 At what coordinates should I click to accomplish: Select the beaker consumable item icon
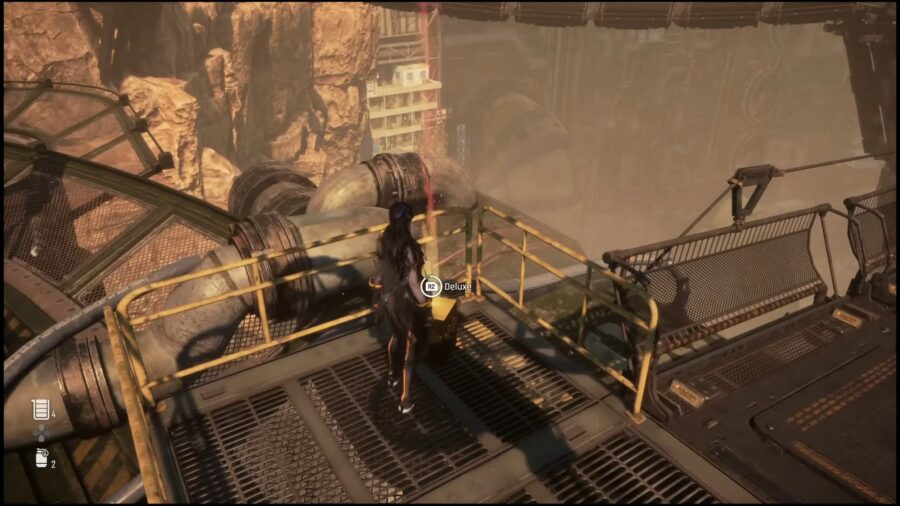[x=40, y=409]
